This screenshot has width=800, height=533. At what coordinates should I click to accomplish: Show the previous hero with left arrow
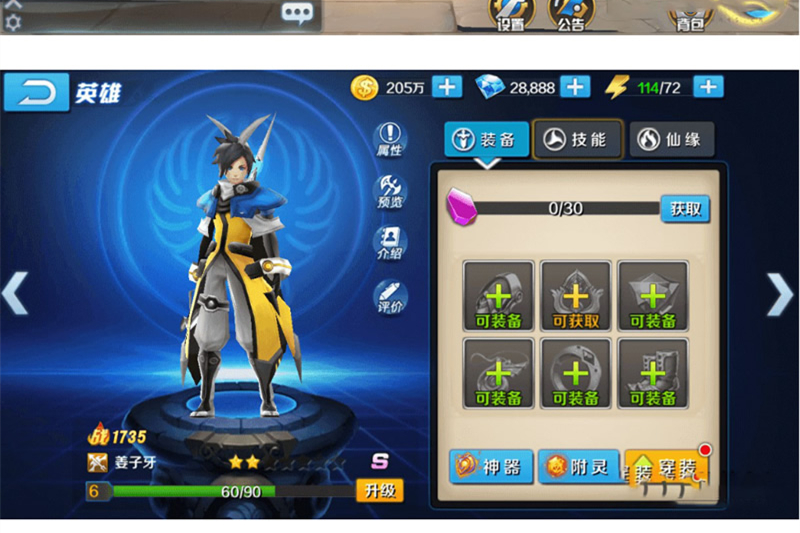pos(14,294)
